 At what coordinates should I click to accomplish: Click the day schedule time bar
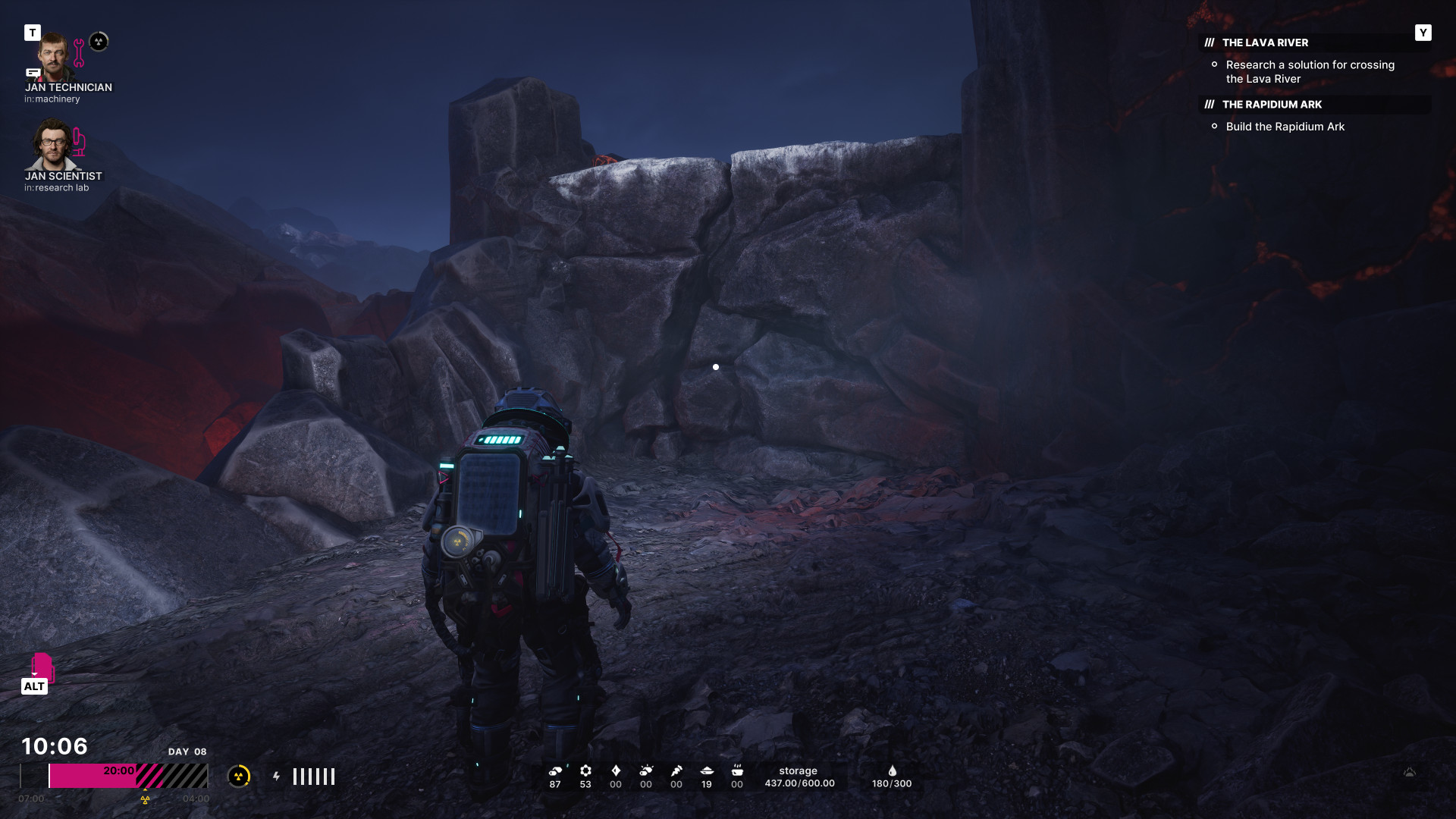(x=114, y=776)
